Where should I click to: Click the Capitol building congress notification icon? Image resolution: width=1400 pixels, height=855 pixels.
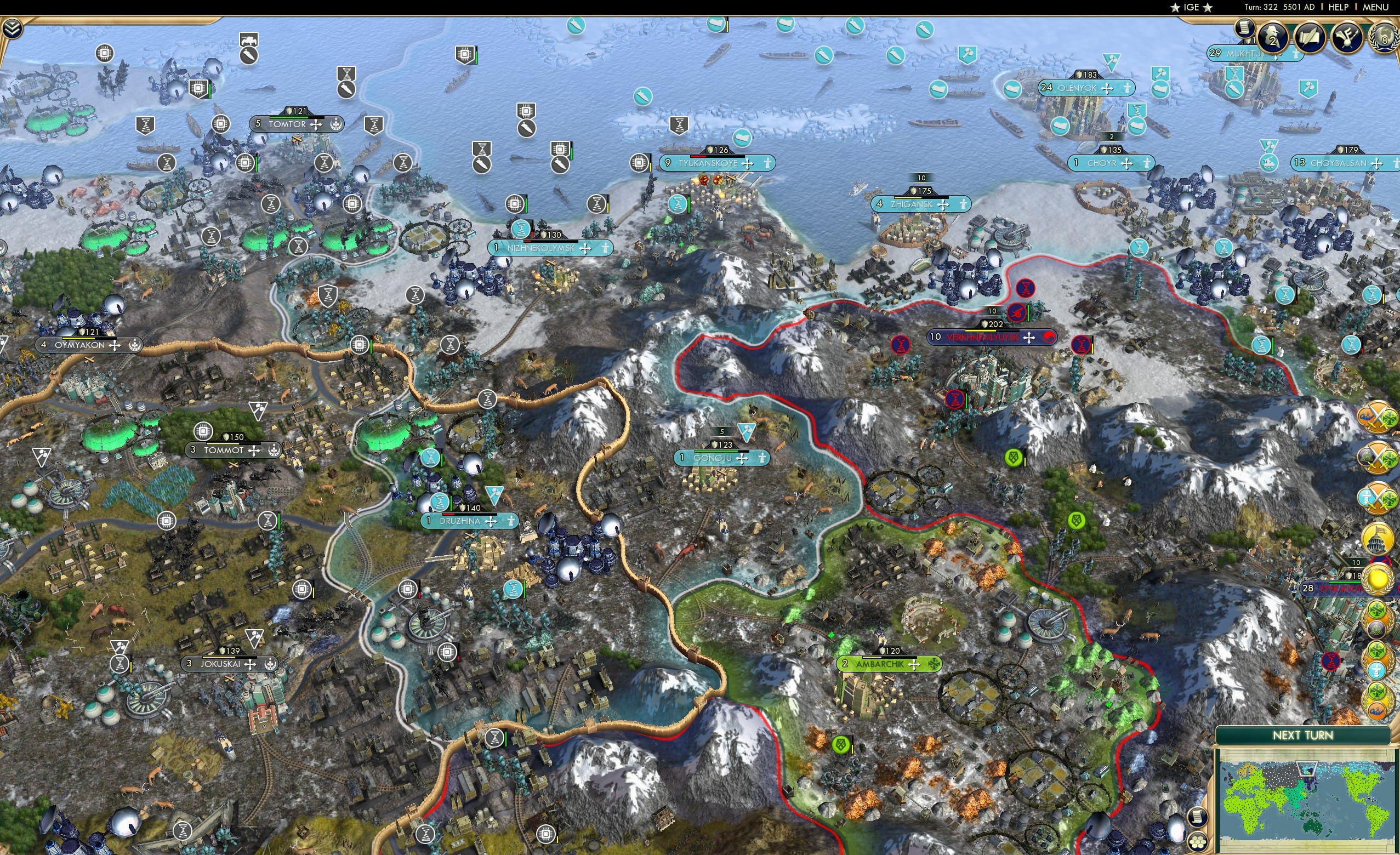[x=1378, y=536]
